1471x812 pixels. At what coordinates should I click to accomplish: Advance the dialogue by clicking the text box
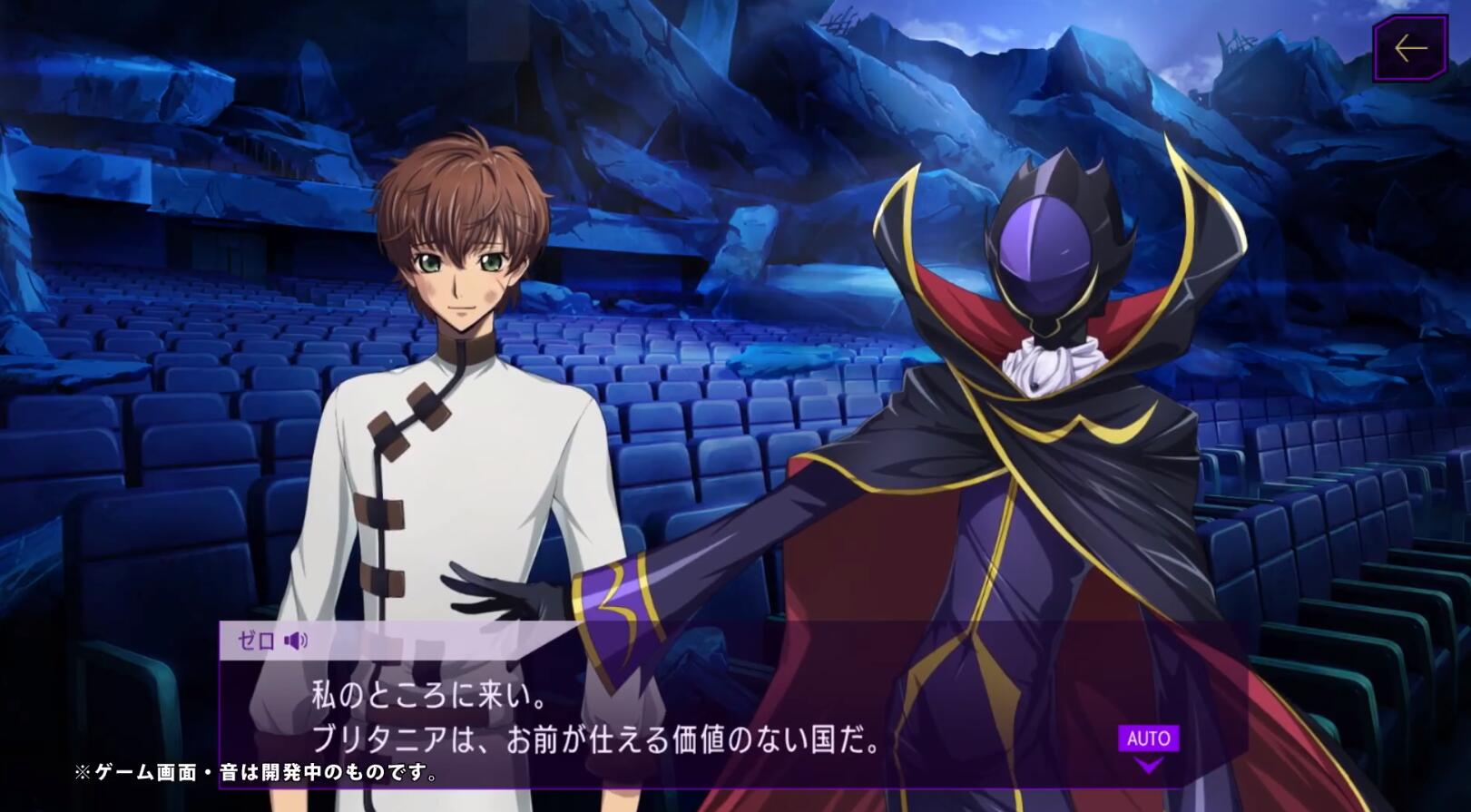coord(635,717)
